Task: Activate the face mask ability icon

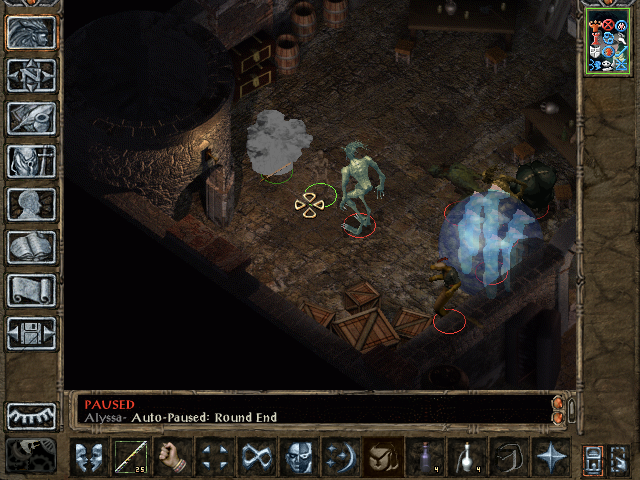Action: 298,457
